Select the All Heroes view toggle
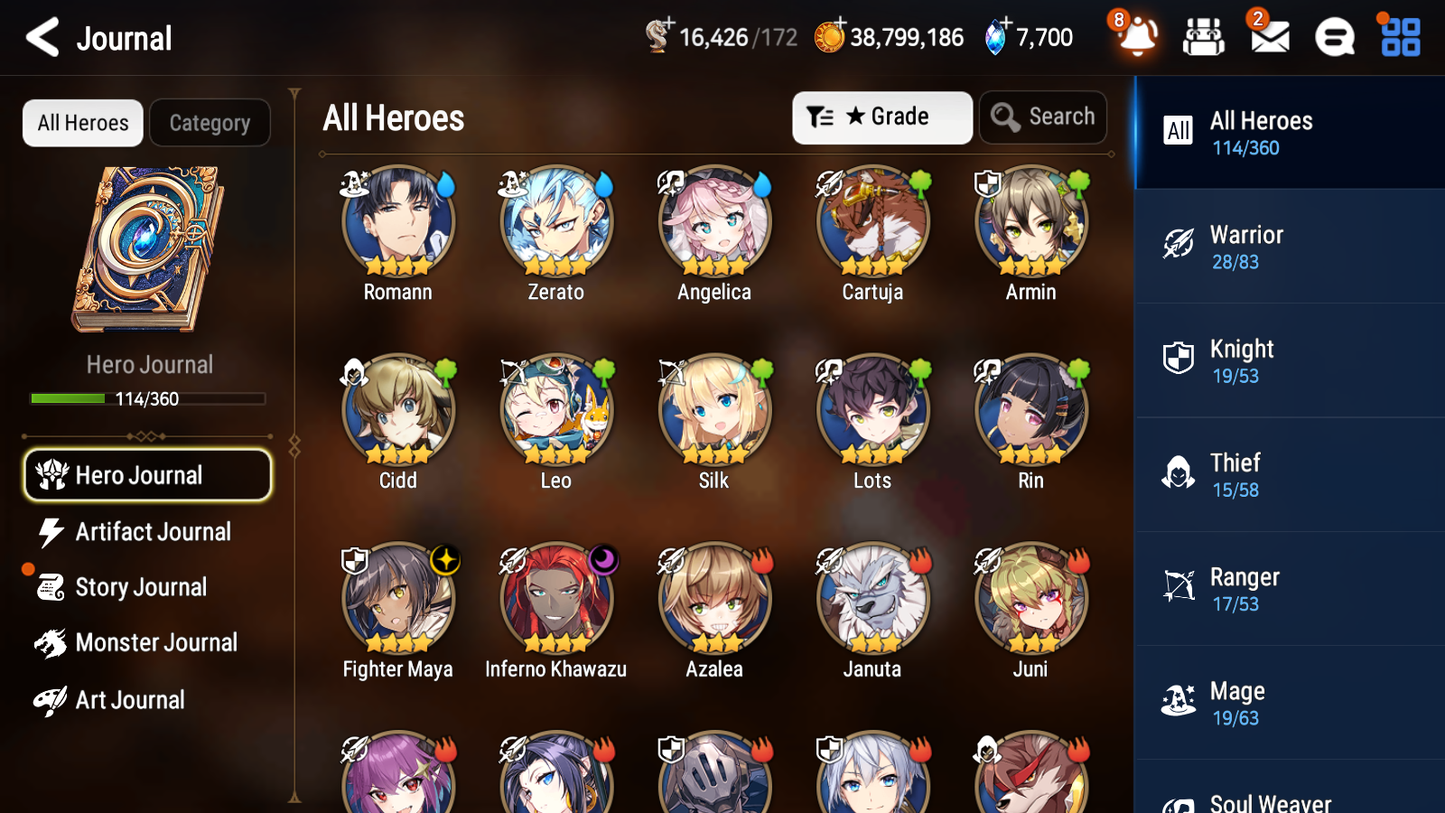Screen dimensions: 1445x813 coord(82,122)
